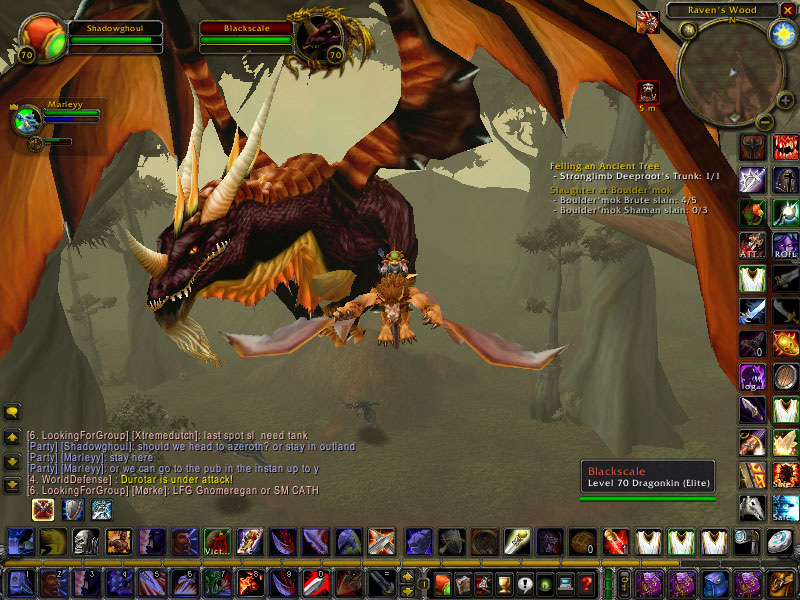Select the party member Marleyy portrait
The image size is (800, 600).
coord(26,119)
